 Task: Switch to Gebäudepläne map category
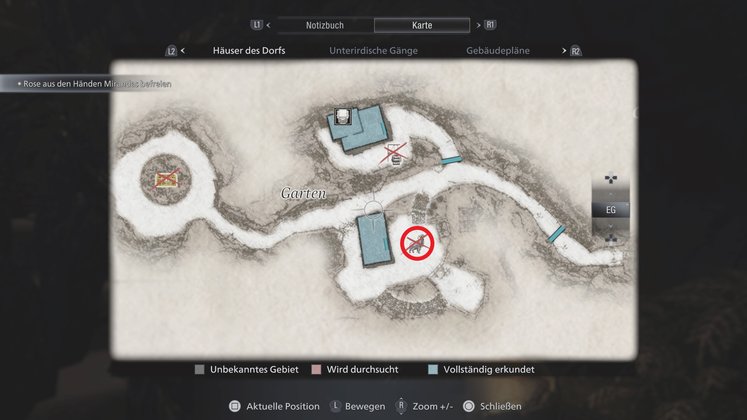(498, 50)
